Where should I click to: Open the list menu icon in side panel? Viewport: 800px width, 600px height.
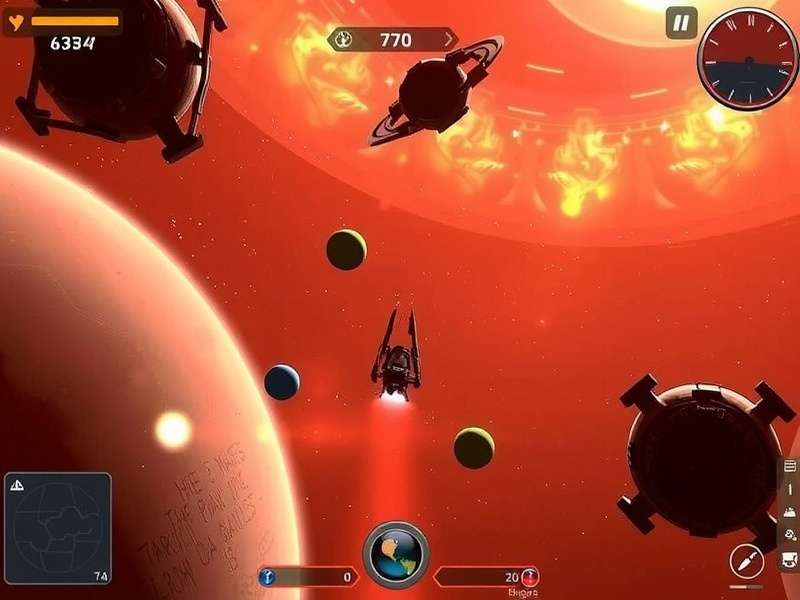(x=790, y=468)
